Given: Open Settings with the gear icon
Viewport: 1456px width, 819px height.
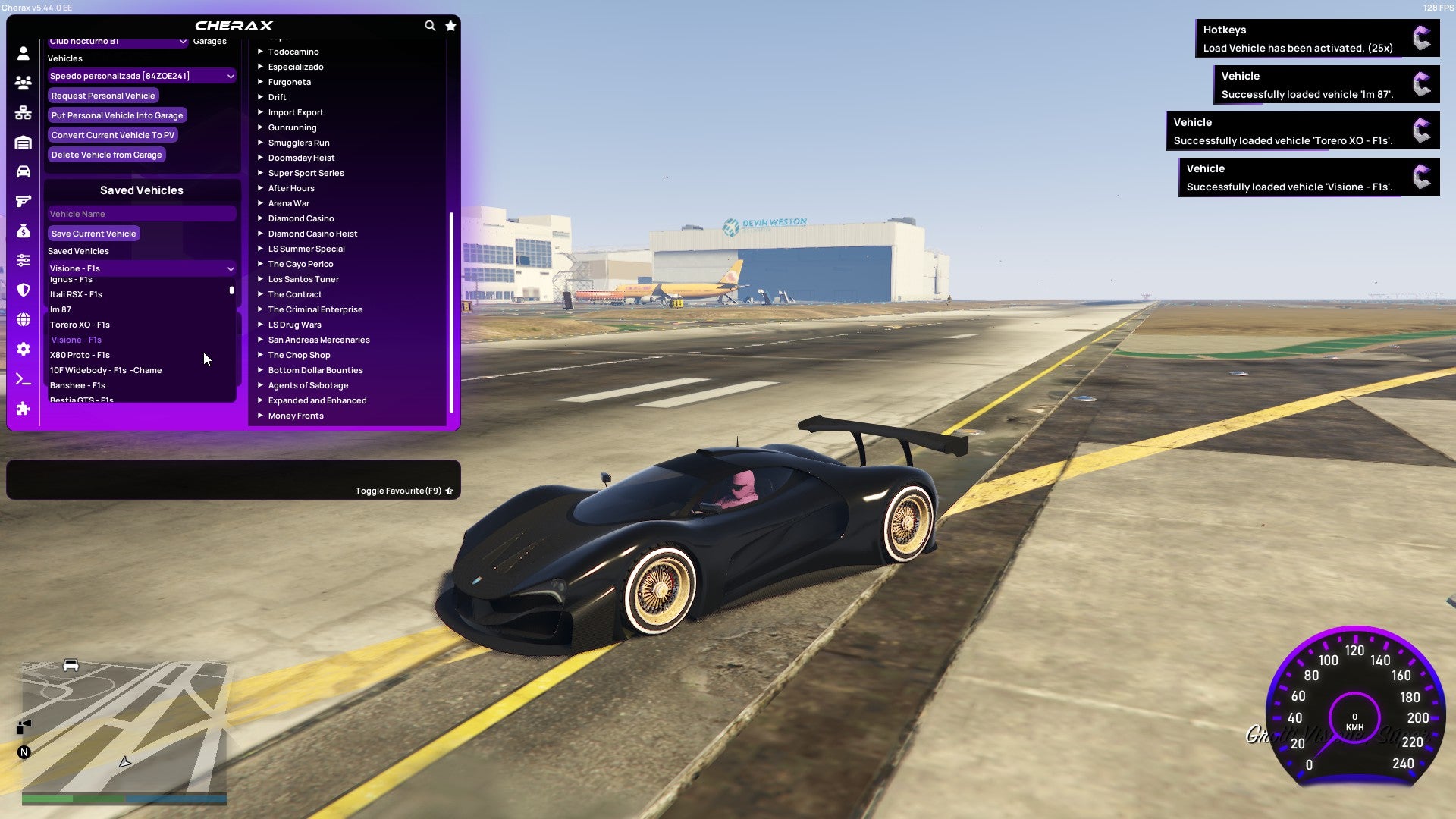Looking at the screenshot, I should click(23, 345).
